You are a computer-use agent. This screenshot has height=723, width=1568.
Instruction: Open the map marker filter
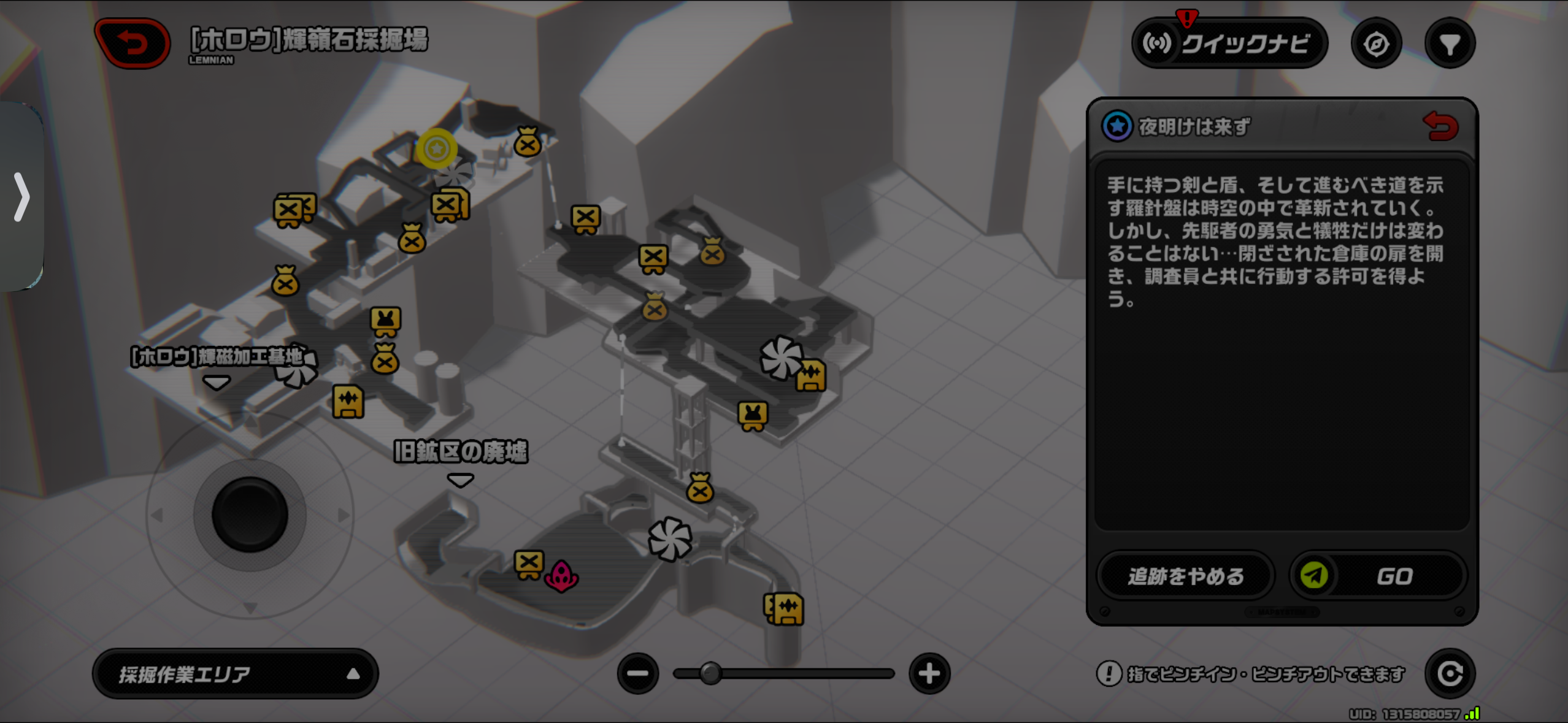[x=1450, y=44]
